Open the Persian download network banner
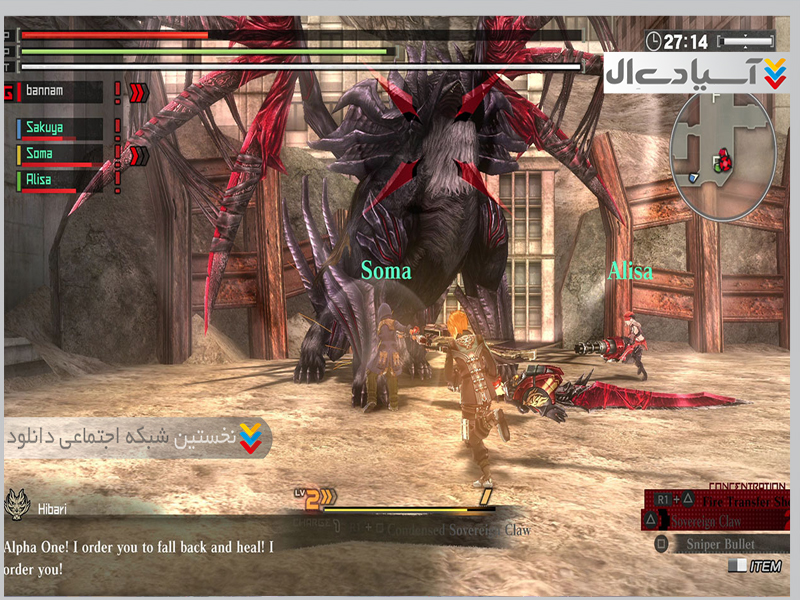 click(x=138, y=437)
